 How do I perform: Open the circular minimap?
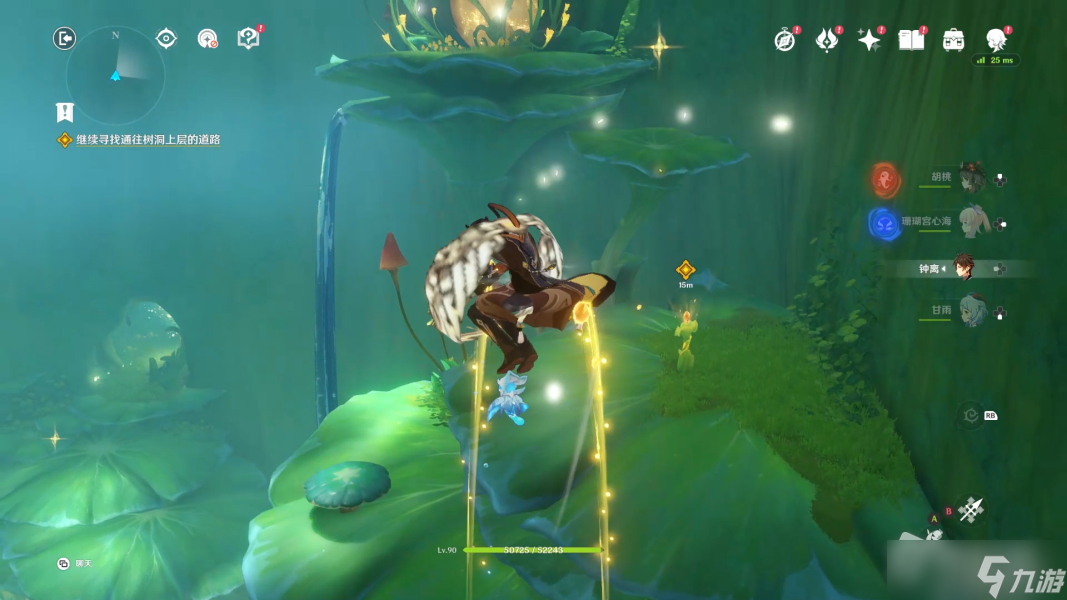click(114, 74)
